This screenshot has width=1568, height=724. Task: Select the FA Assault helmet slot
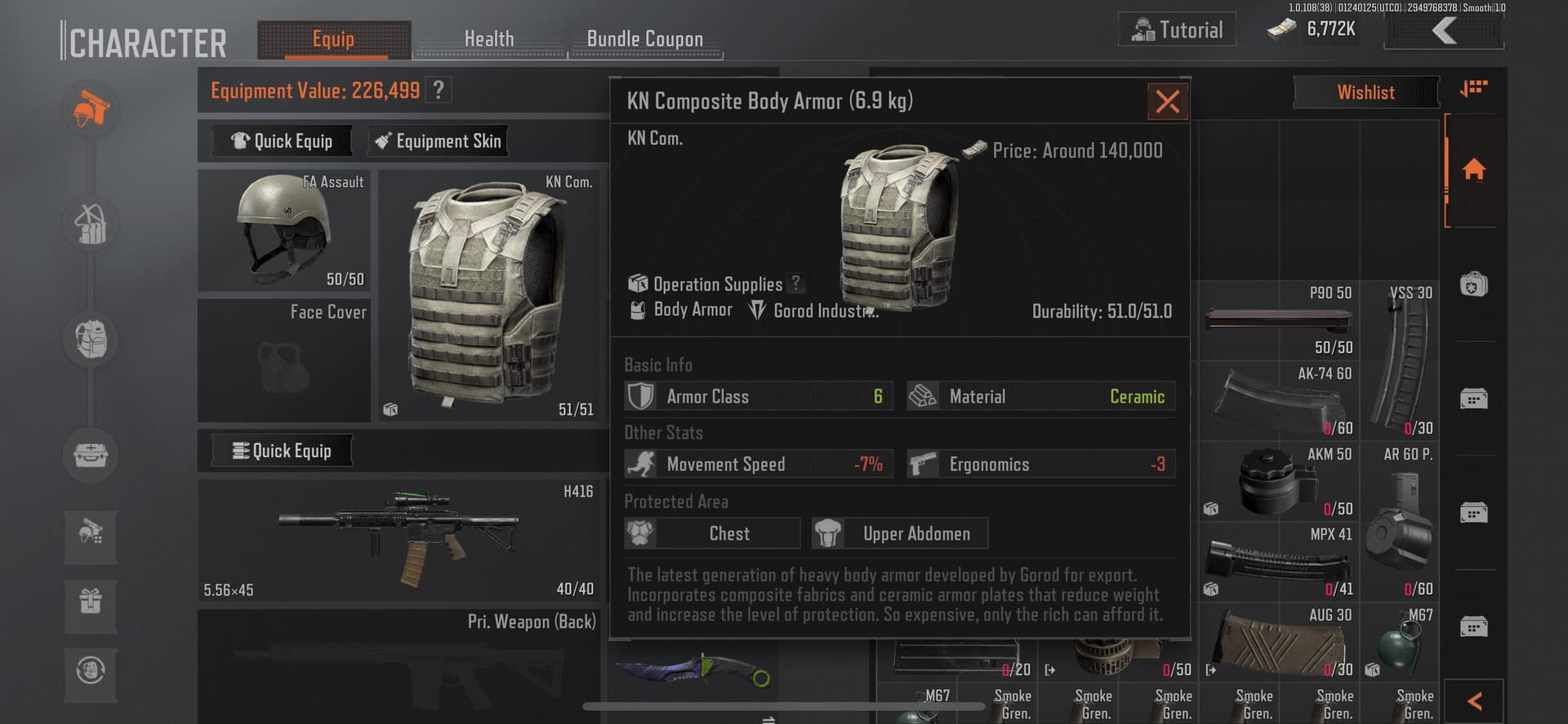(284, 231)
